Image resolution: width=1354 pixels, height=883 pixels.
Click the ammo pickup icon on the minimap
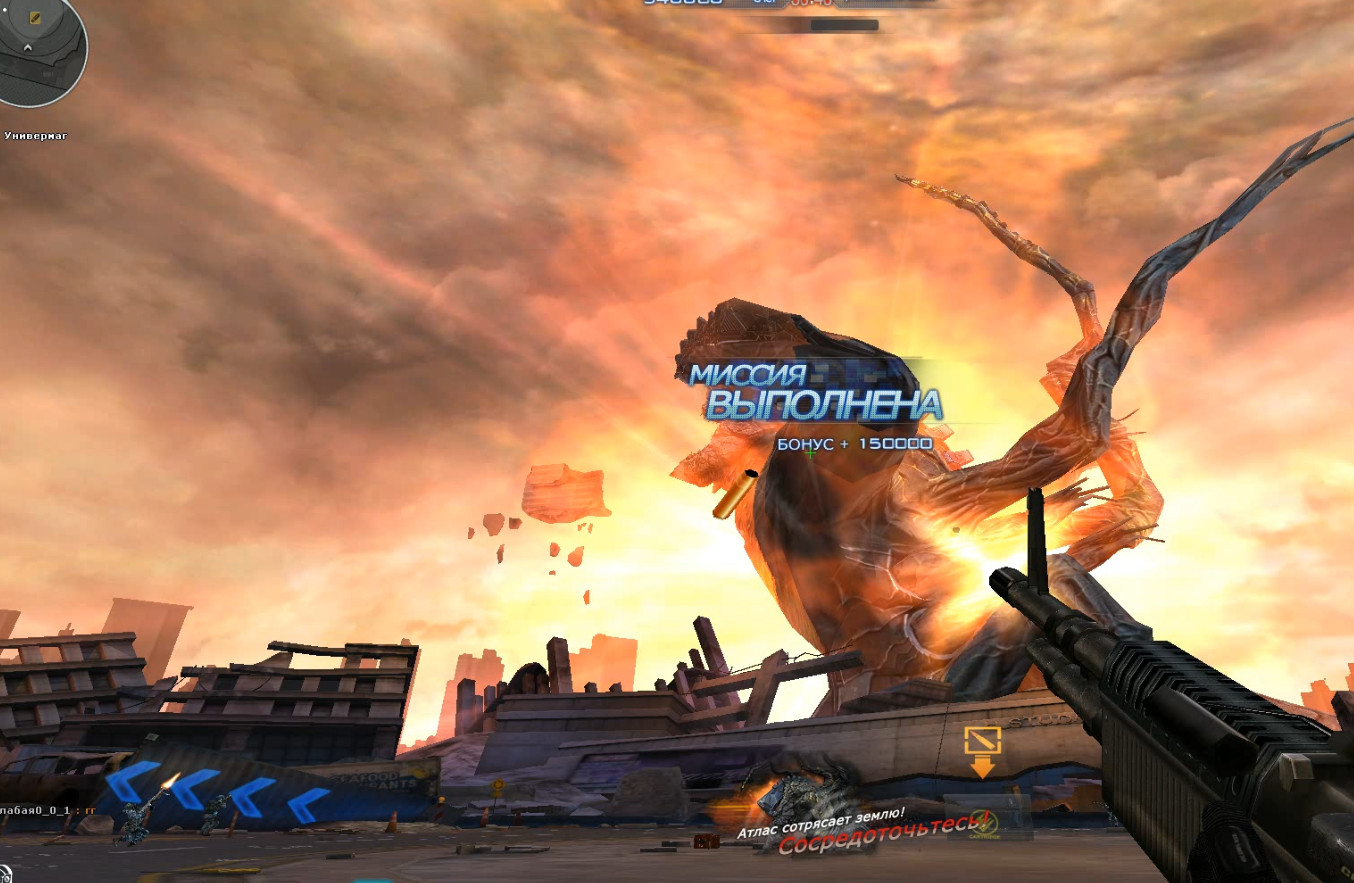point(35,17)
